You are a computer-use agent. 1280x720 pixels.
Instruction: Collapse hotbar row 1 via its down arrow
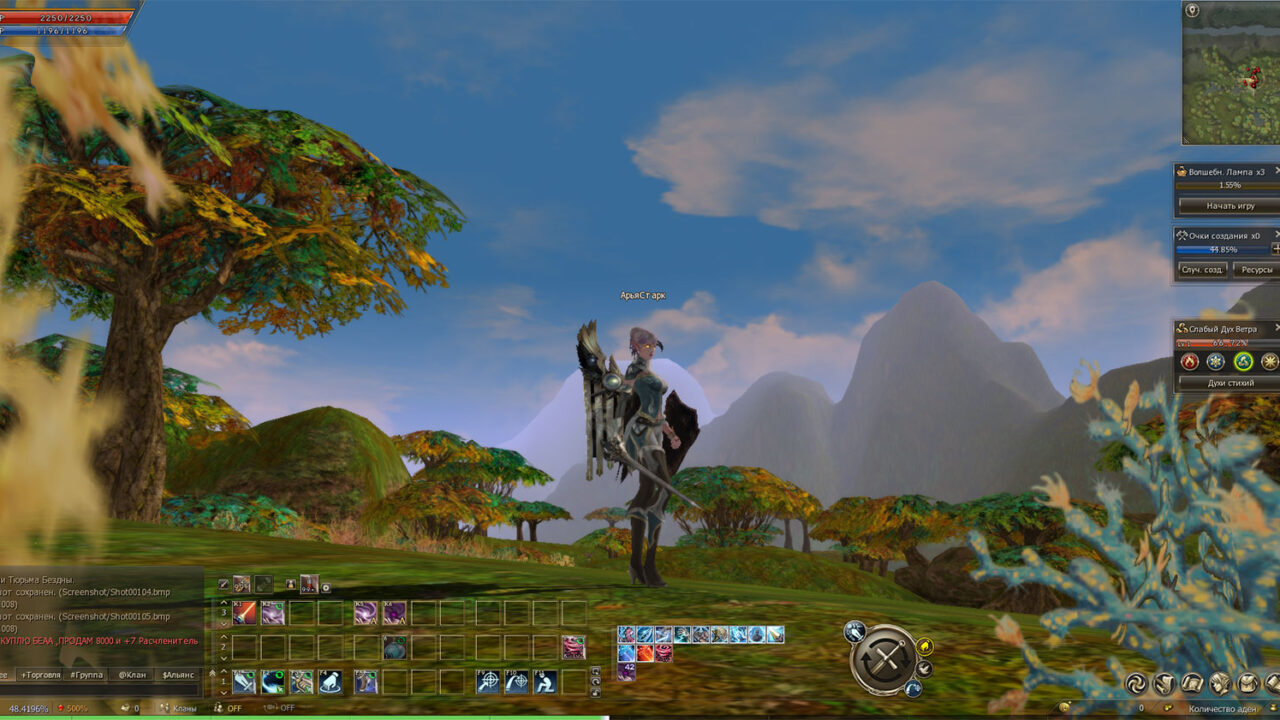223,692
